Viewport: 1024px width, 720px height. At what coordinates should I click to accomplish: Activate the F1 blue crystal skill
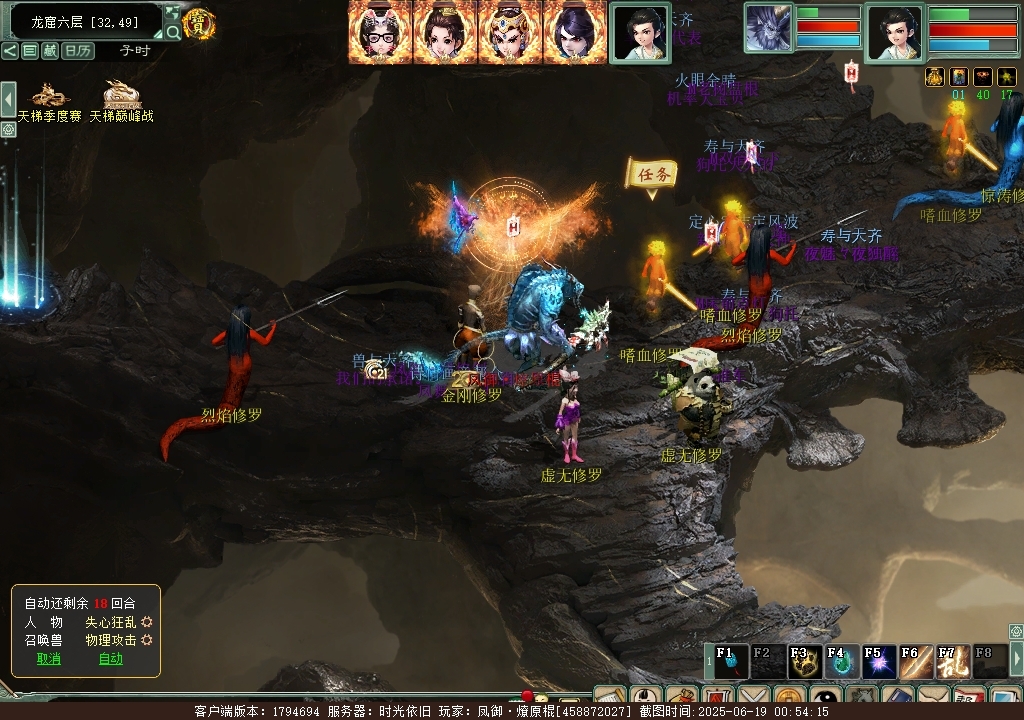pyautogui.click(x=730, y=661)
